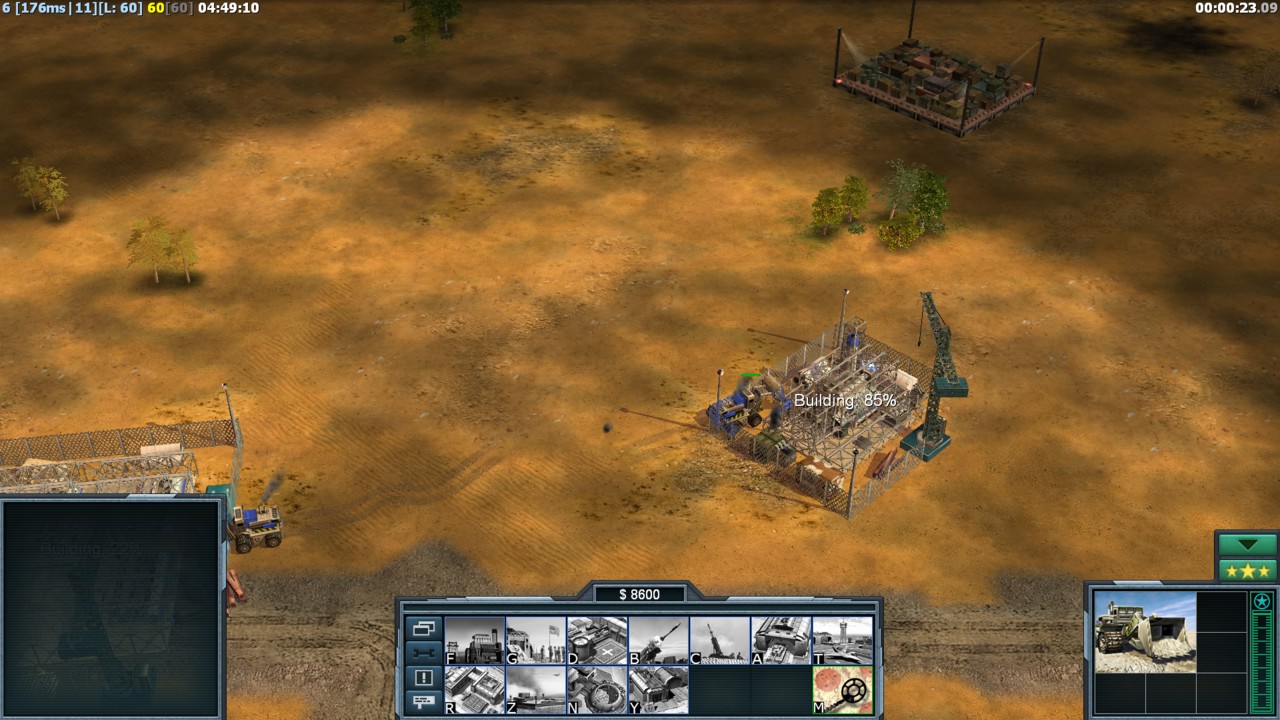Select the power plant build icon labeled F
The height and width of the screenshot is (720, 1280).
(474, 640)
